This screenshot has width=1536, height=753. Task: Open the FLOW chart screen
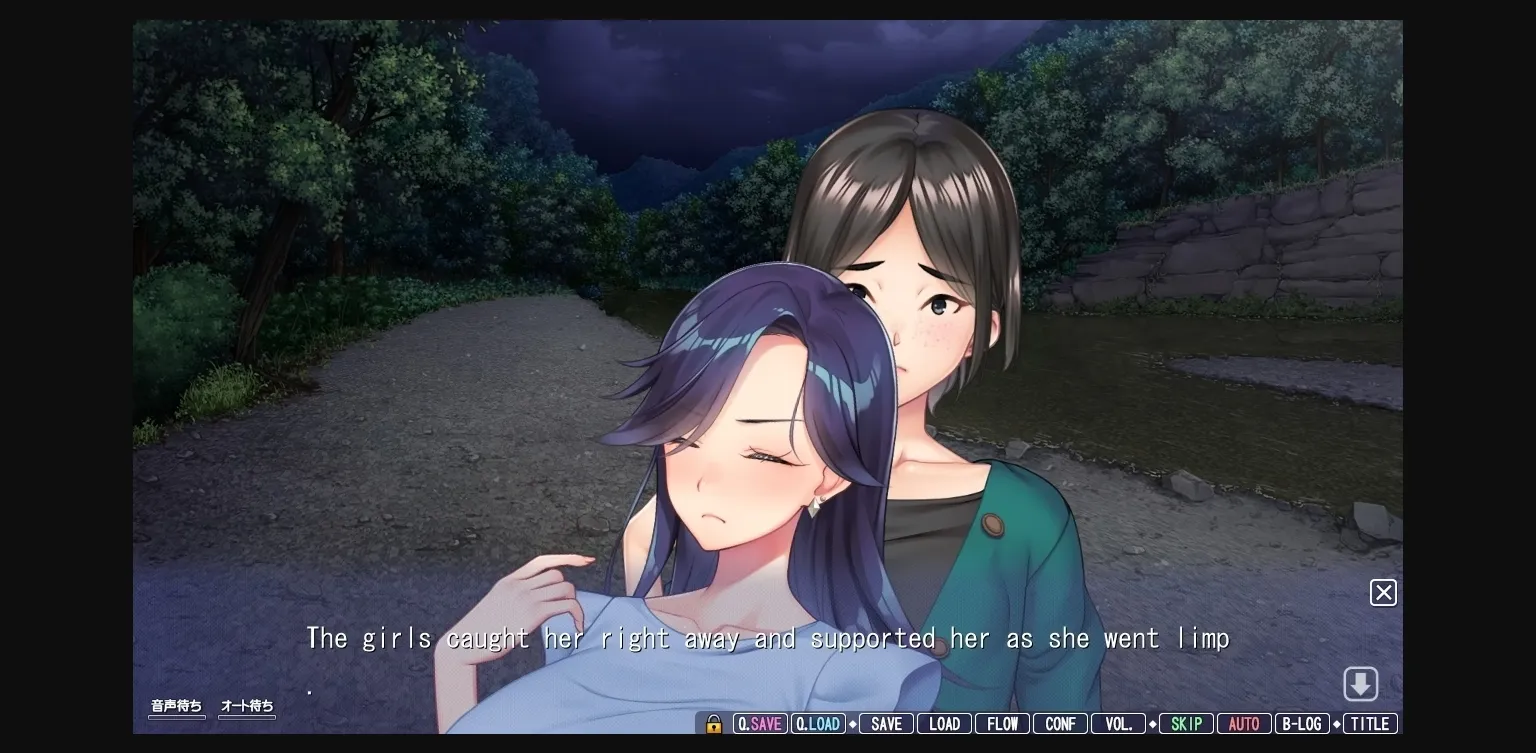pyautogui.click(x=1002, y=723)
